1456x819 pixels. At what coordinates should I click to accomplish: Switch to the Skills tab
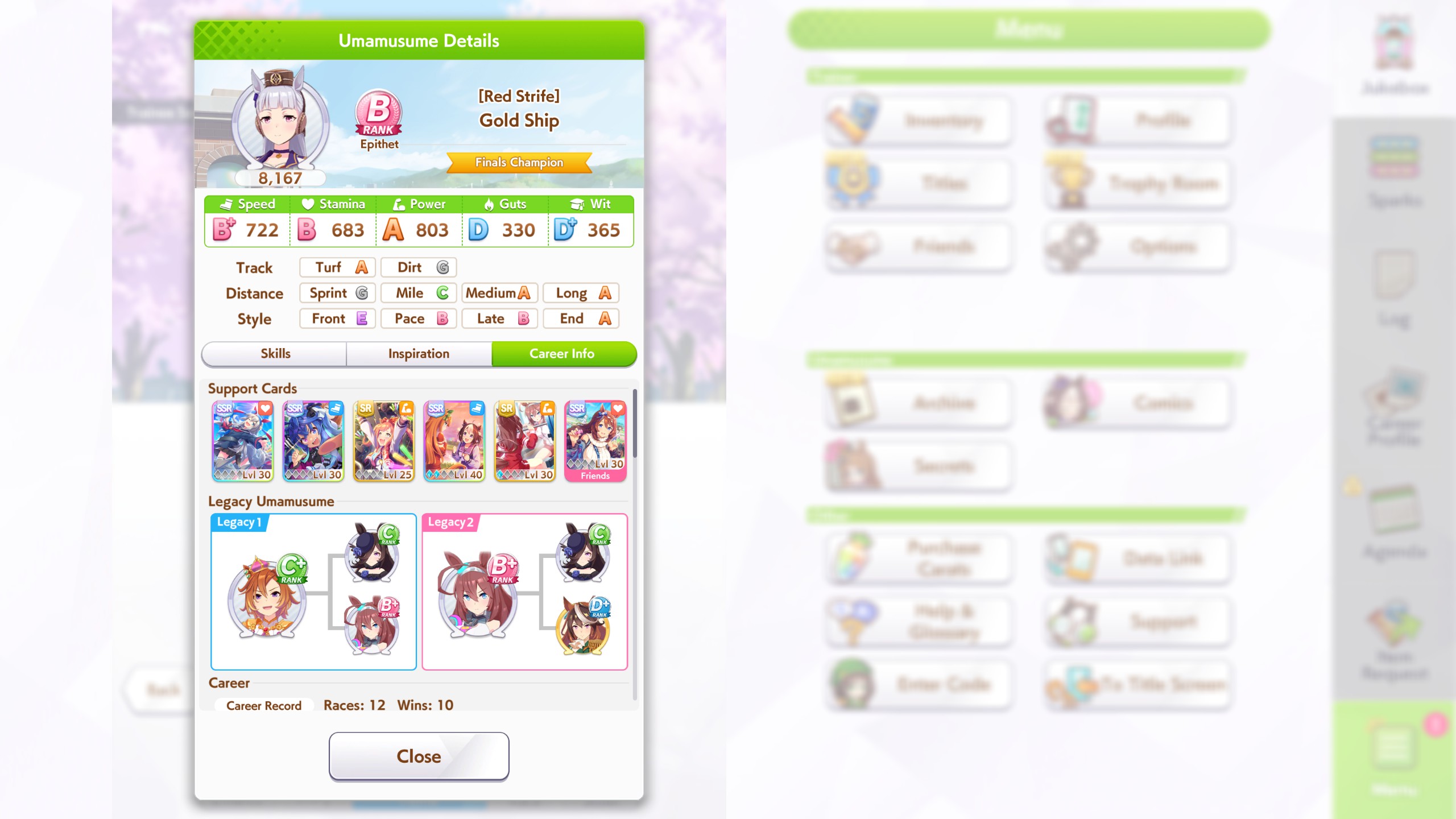[275, 353]
